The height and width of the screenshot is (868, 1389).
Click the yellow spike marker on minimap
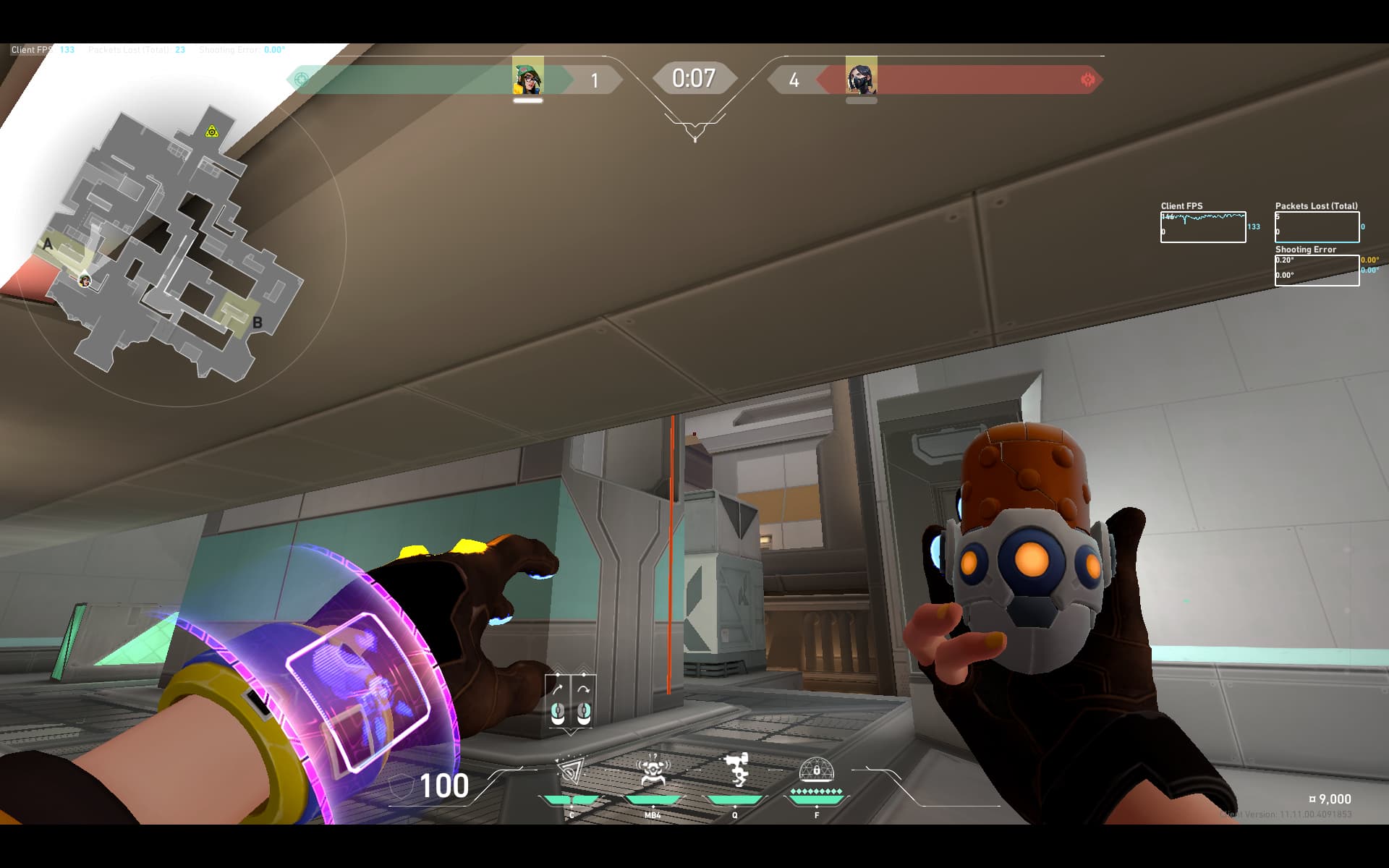tap(211, 131)
